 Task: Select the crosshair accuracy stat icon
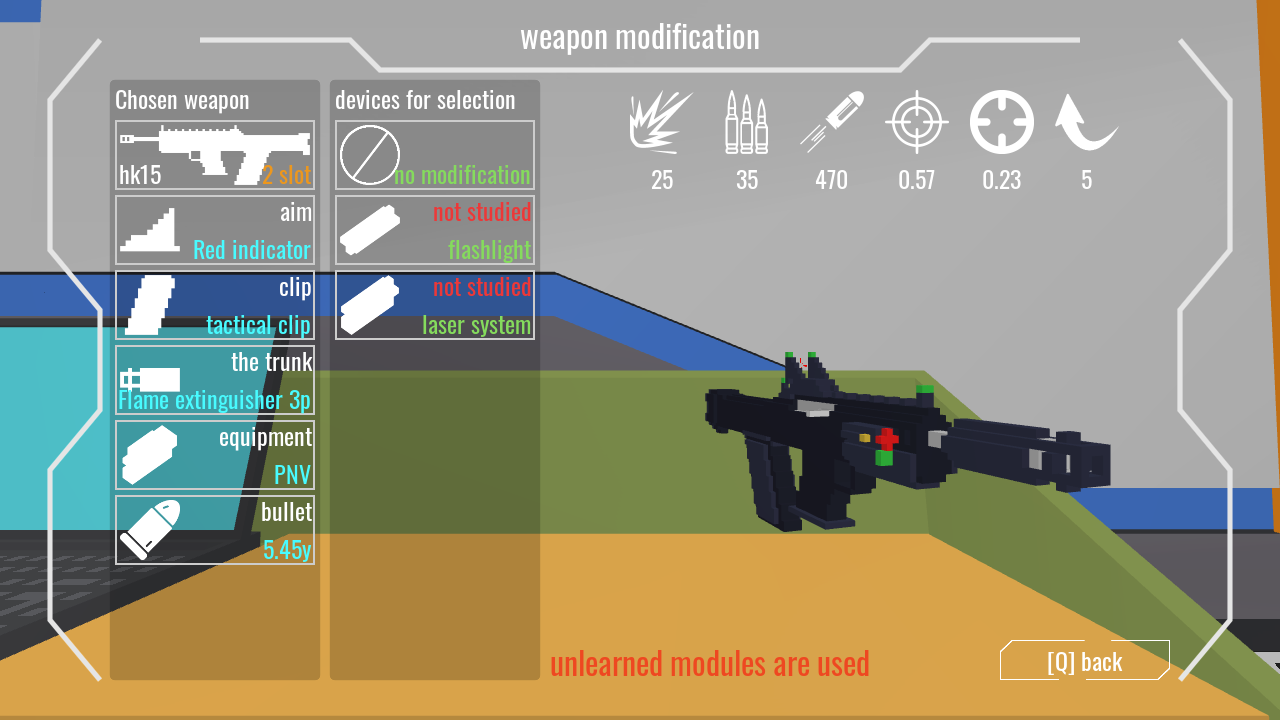coord(918,122)
